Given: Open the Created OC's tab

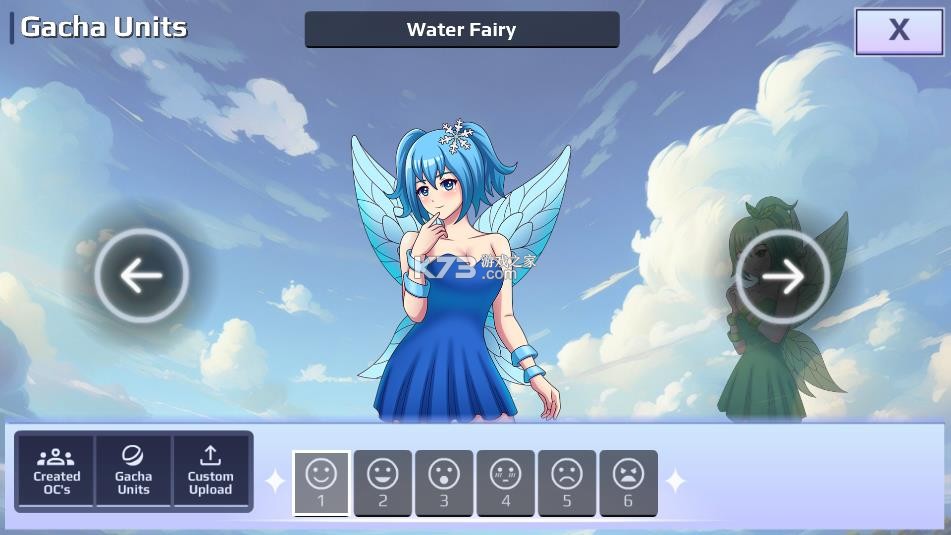Looking at the screenshot, I should tap(57, 470).
